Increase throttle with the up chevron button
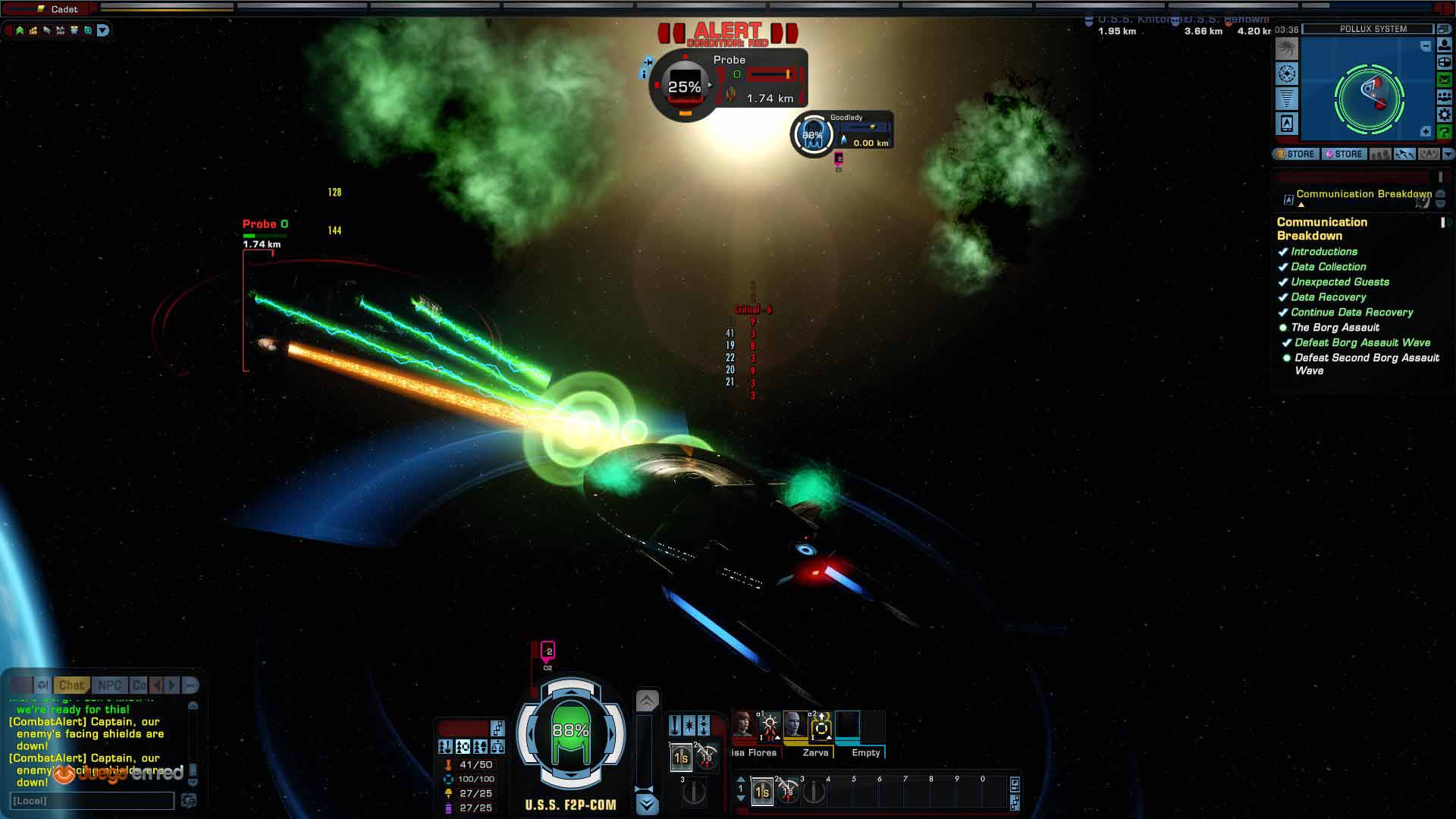Screen dimensions: 1456x819 647,701
